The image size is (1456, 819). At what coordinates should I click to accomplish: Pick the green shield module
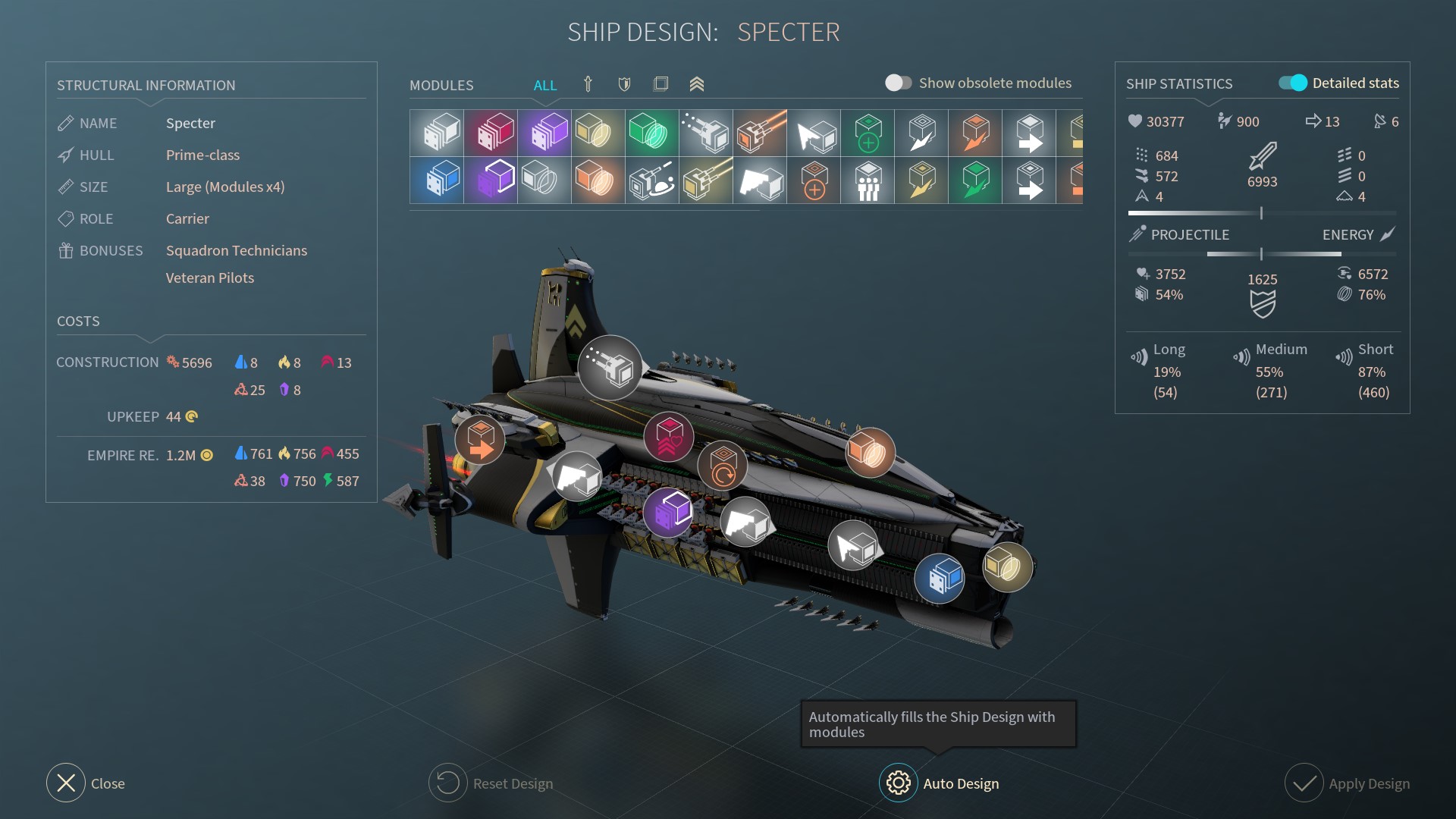pyautogui.click(x=652, y=133)
